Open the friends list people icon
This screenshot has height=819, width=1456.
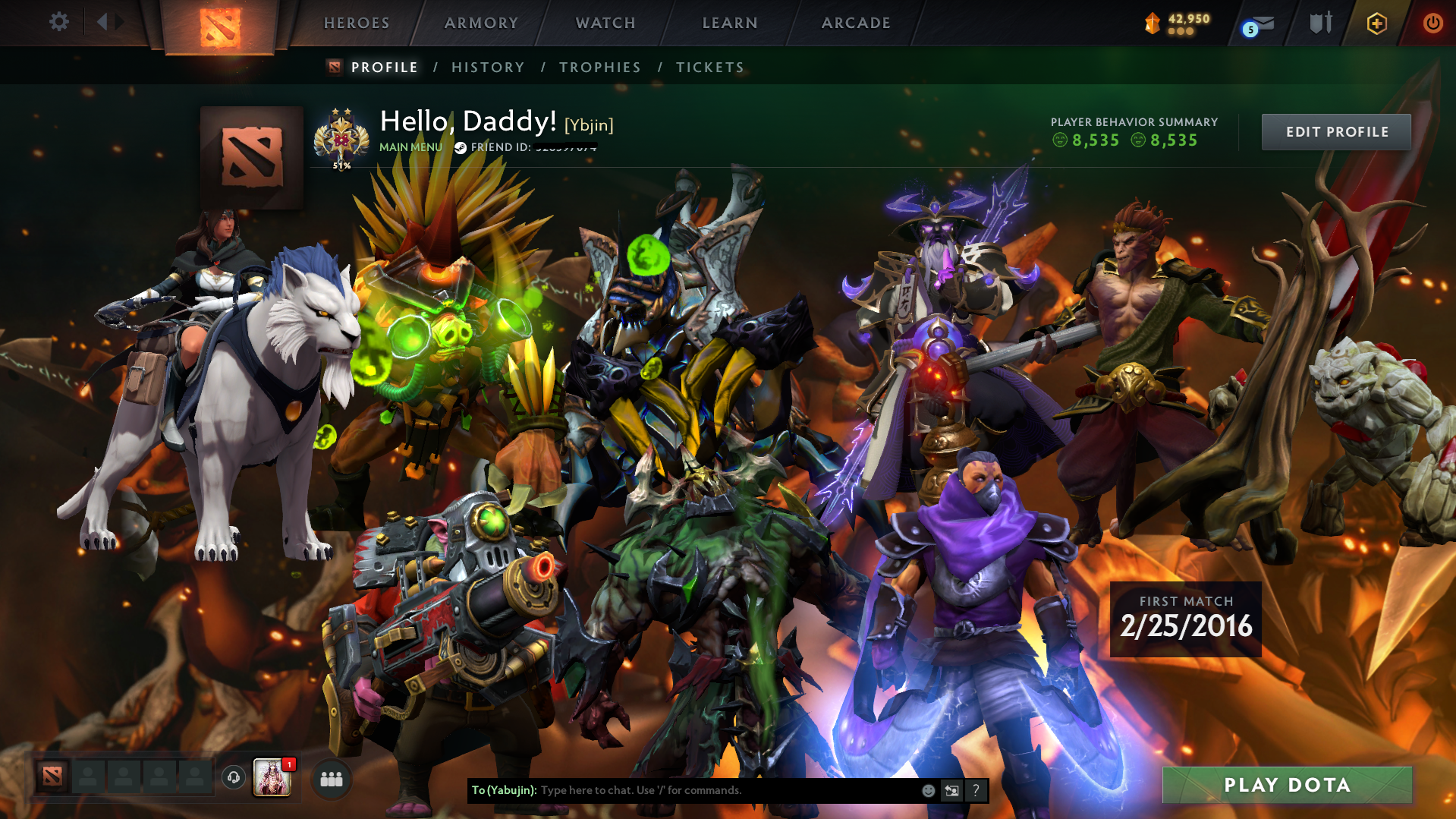[x=331, y=779]
